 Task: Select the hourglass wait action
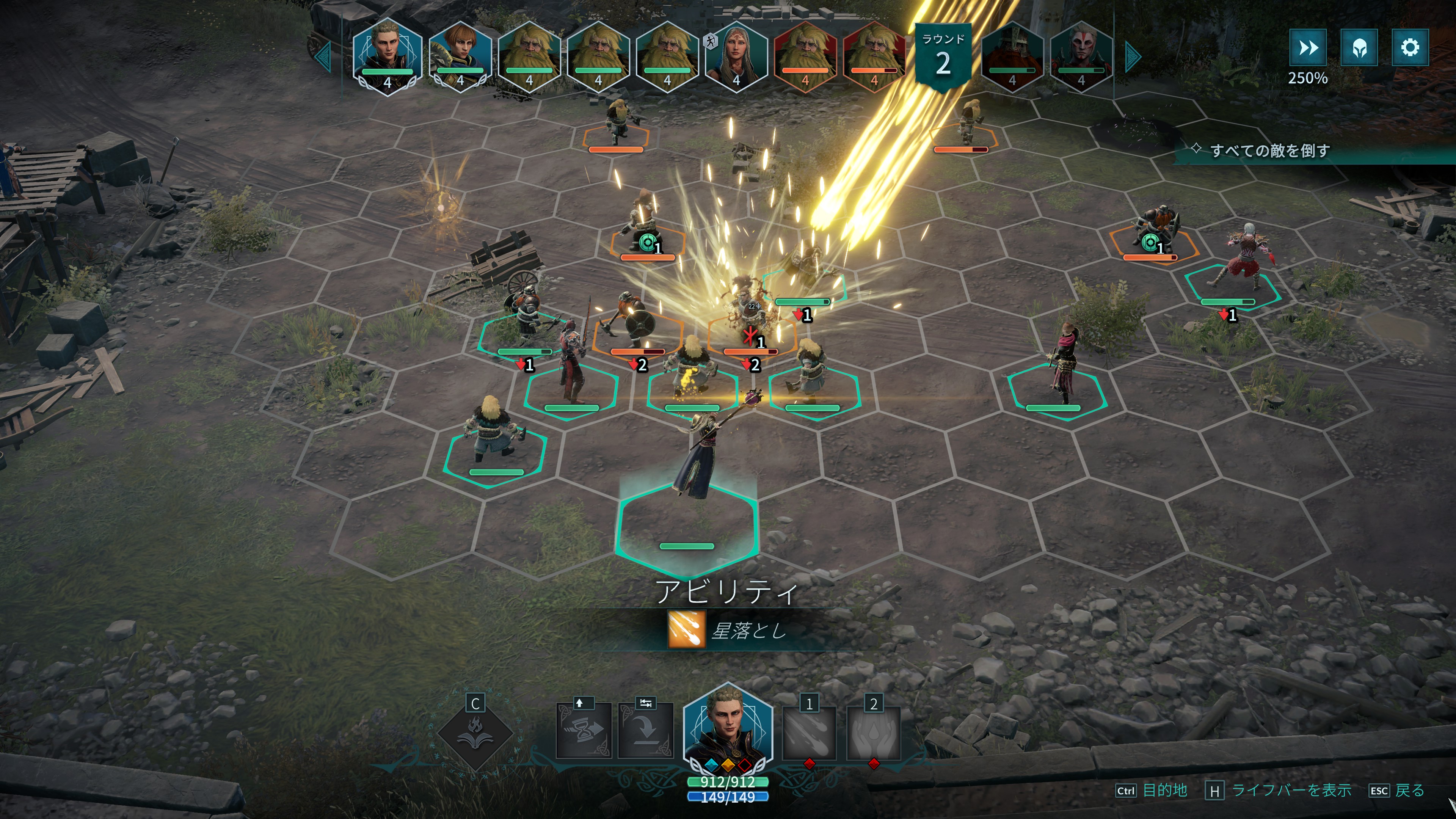pyautogui.click(x=584, y=731)
